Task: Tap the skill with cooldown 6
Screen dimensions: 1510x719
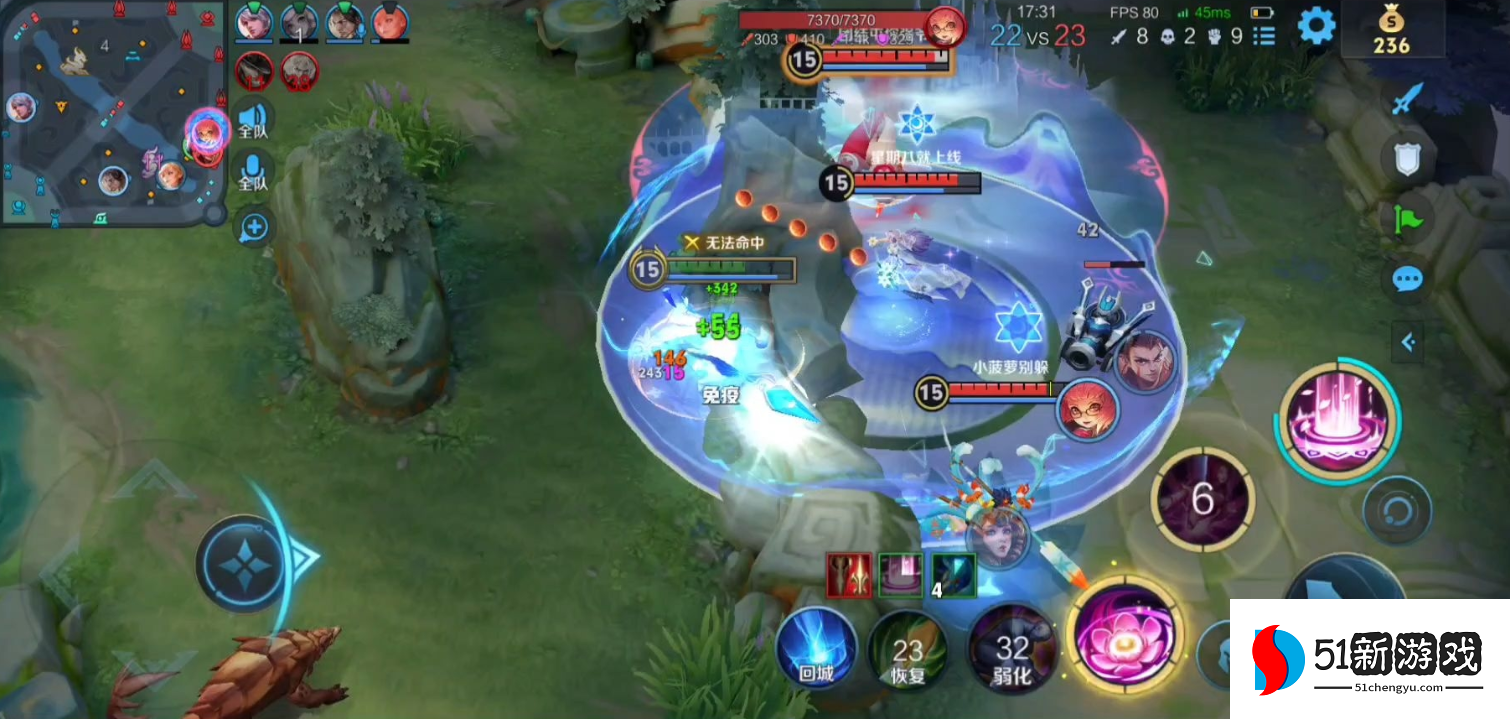Action: pyautogui.click(x=1202, y=499)
